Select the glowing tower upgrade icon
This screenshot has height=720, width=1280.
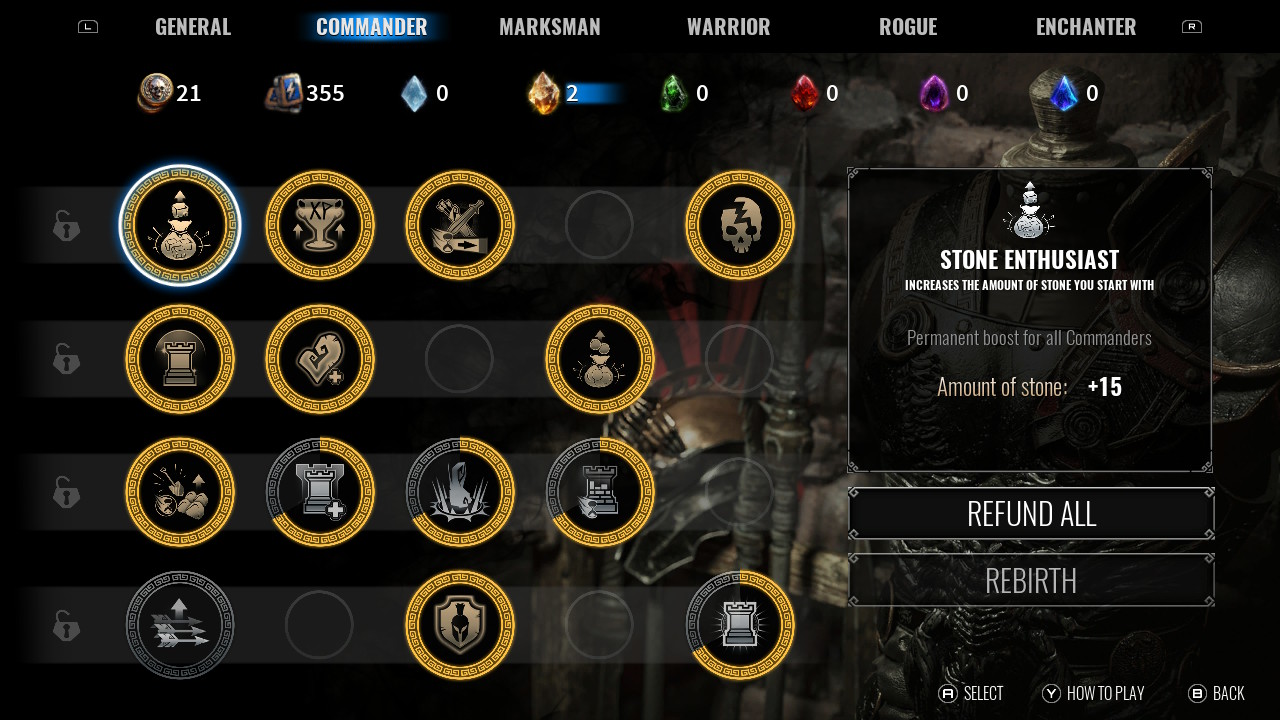[740, 625]
